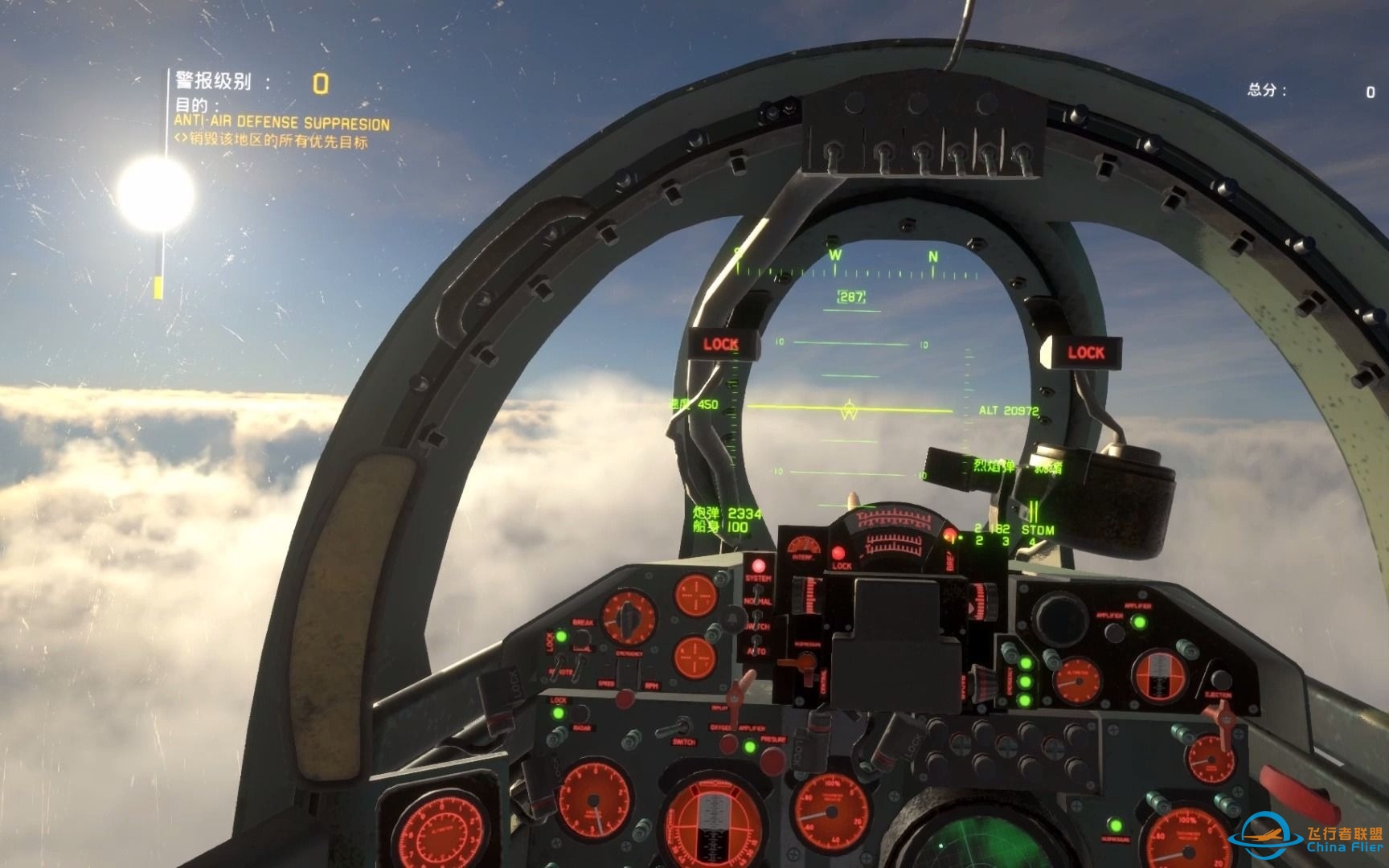
Task: Select weapon station 4 on the armament panel
Action: point(1031,541)
